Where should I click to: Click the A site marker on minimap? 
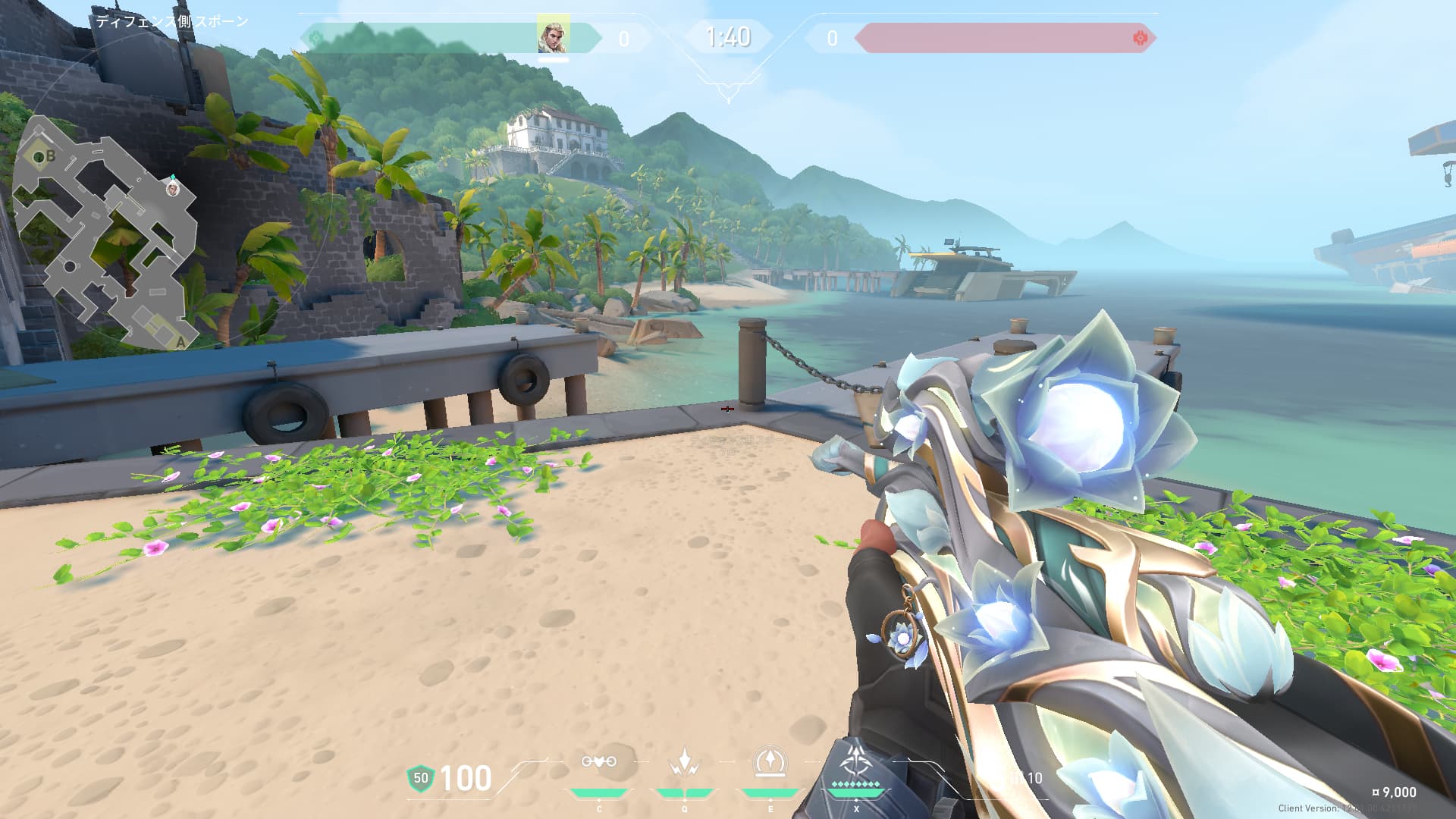pos(180,343)
